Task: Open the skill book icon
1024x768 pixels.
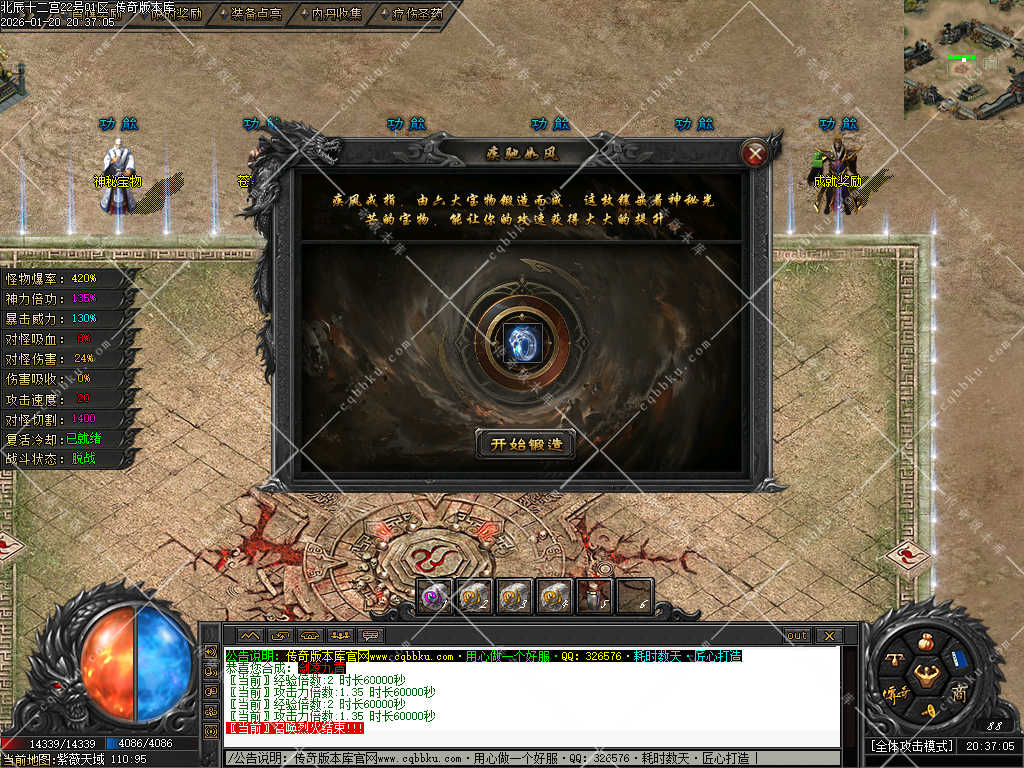Action: tap(958, 660)
